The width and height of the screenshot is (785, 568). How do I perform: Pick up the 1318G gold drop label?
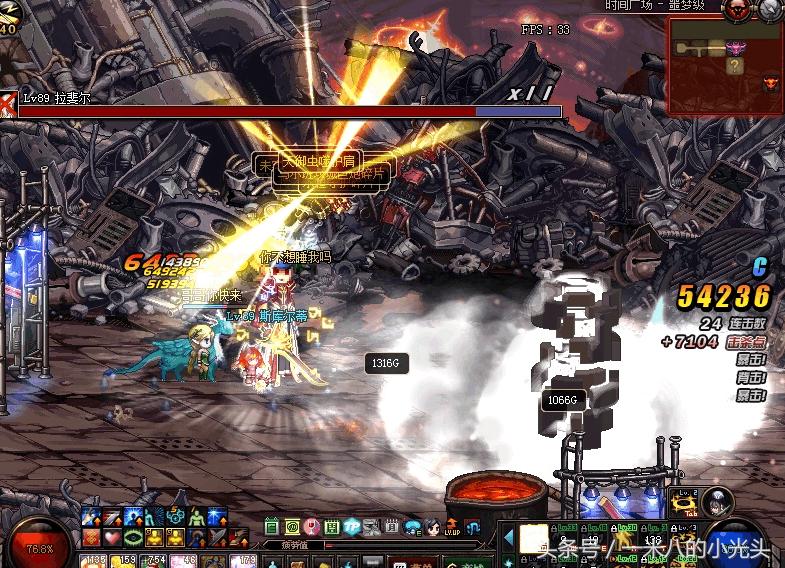[x=385, y=364]
